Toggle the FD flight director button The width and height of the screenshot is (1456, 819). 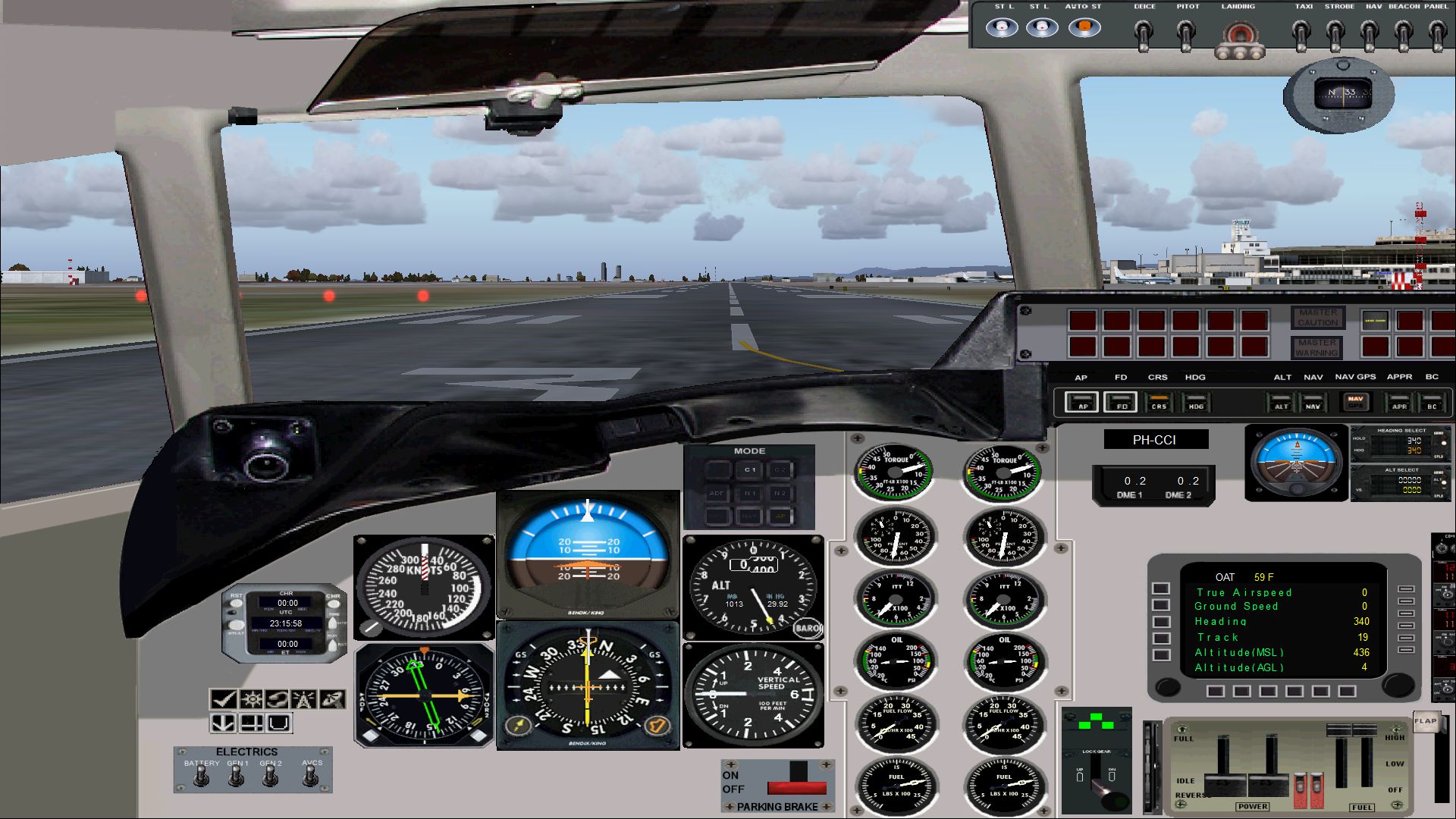(x=1120, y=403)
